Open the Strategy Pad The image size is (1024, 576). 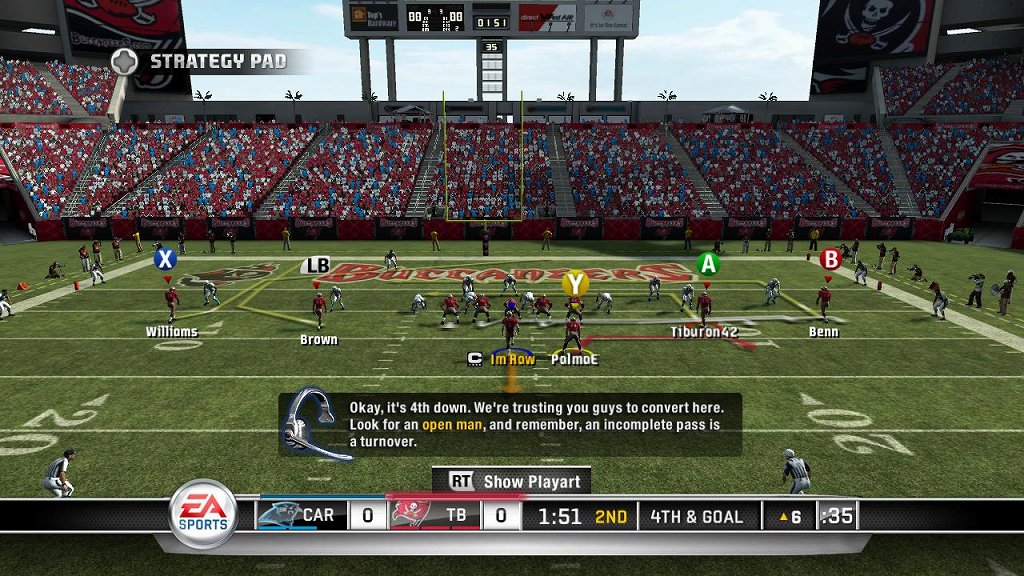(x=200, y=61)
